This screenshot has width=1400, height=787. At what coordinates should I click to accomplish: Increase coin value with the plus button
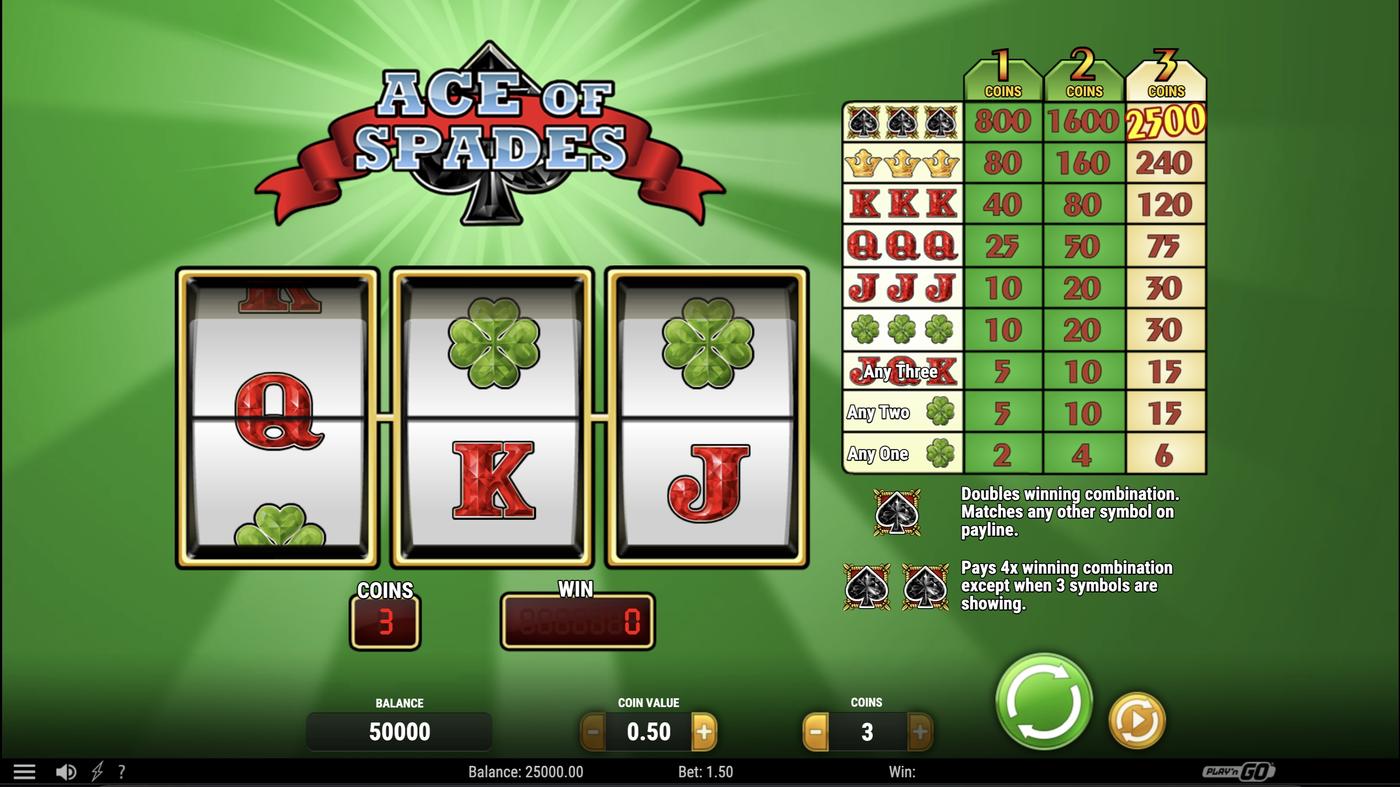pos(705,731)
